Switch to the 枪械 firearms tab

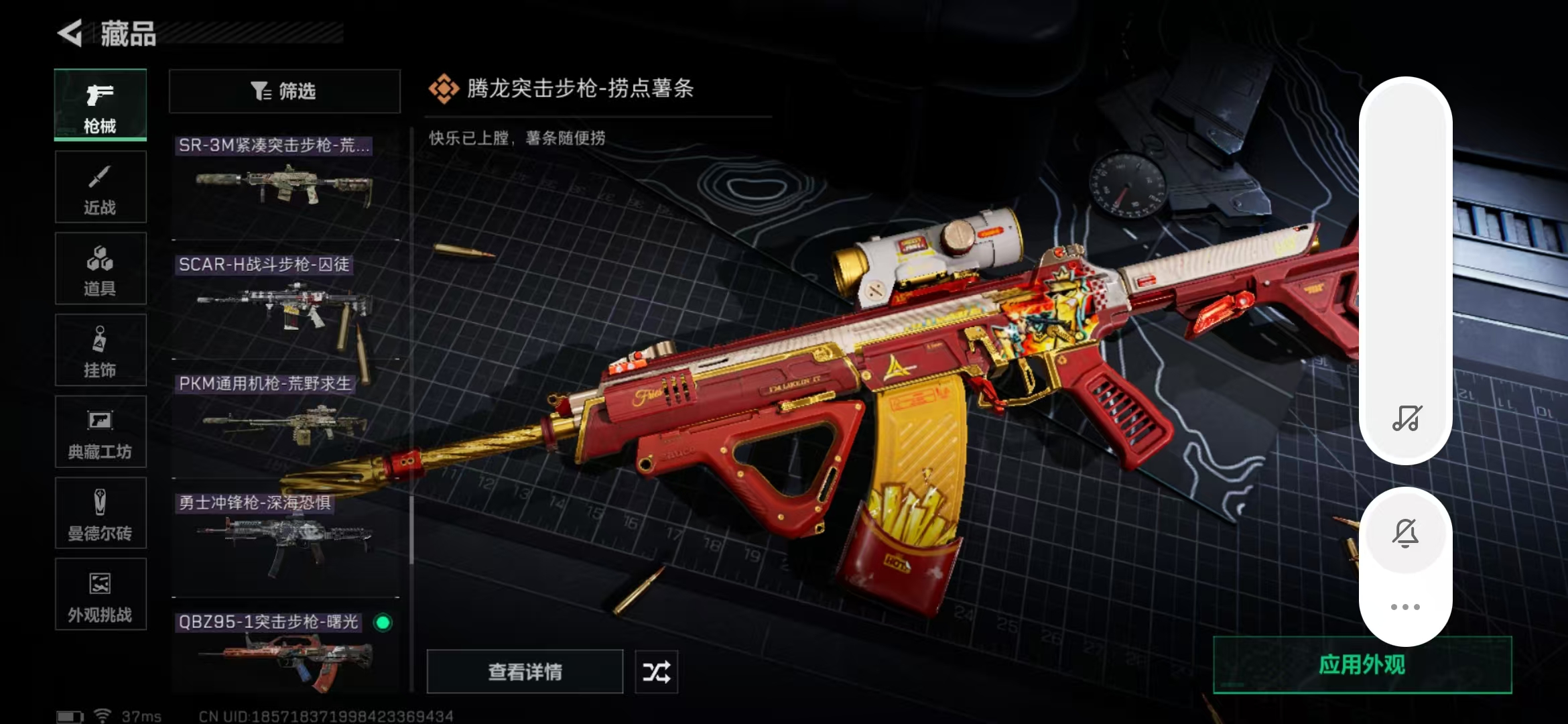click(101, 105)
